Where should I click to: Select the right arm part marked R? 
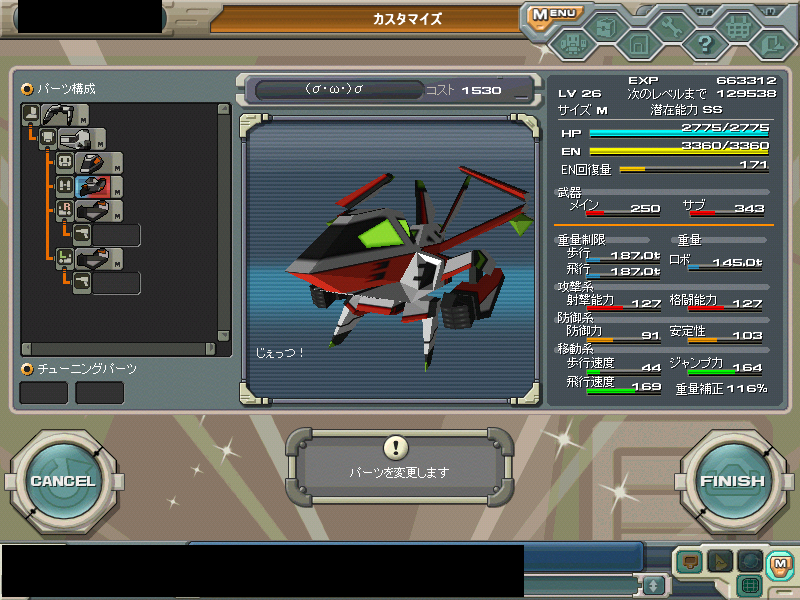click(x=91, y=211)
